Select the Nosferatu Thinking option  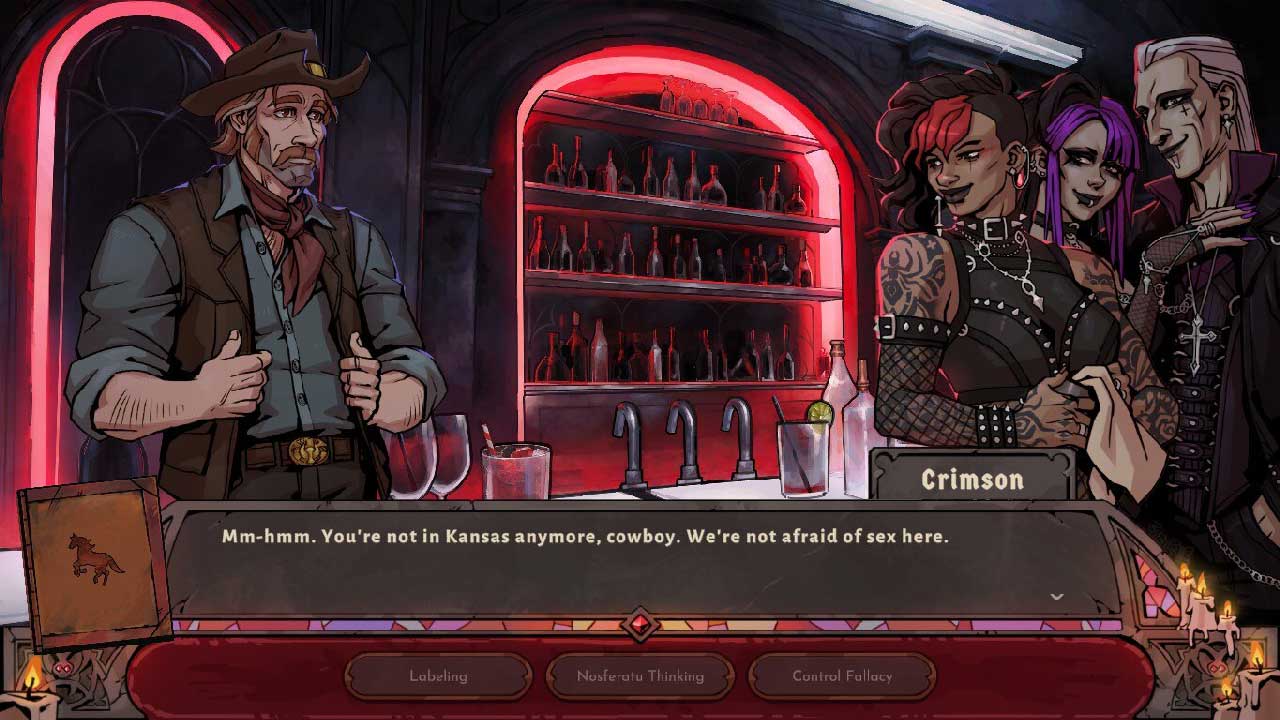click(x=640, y=676)
